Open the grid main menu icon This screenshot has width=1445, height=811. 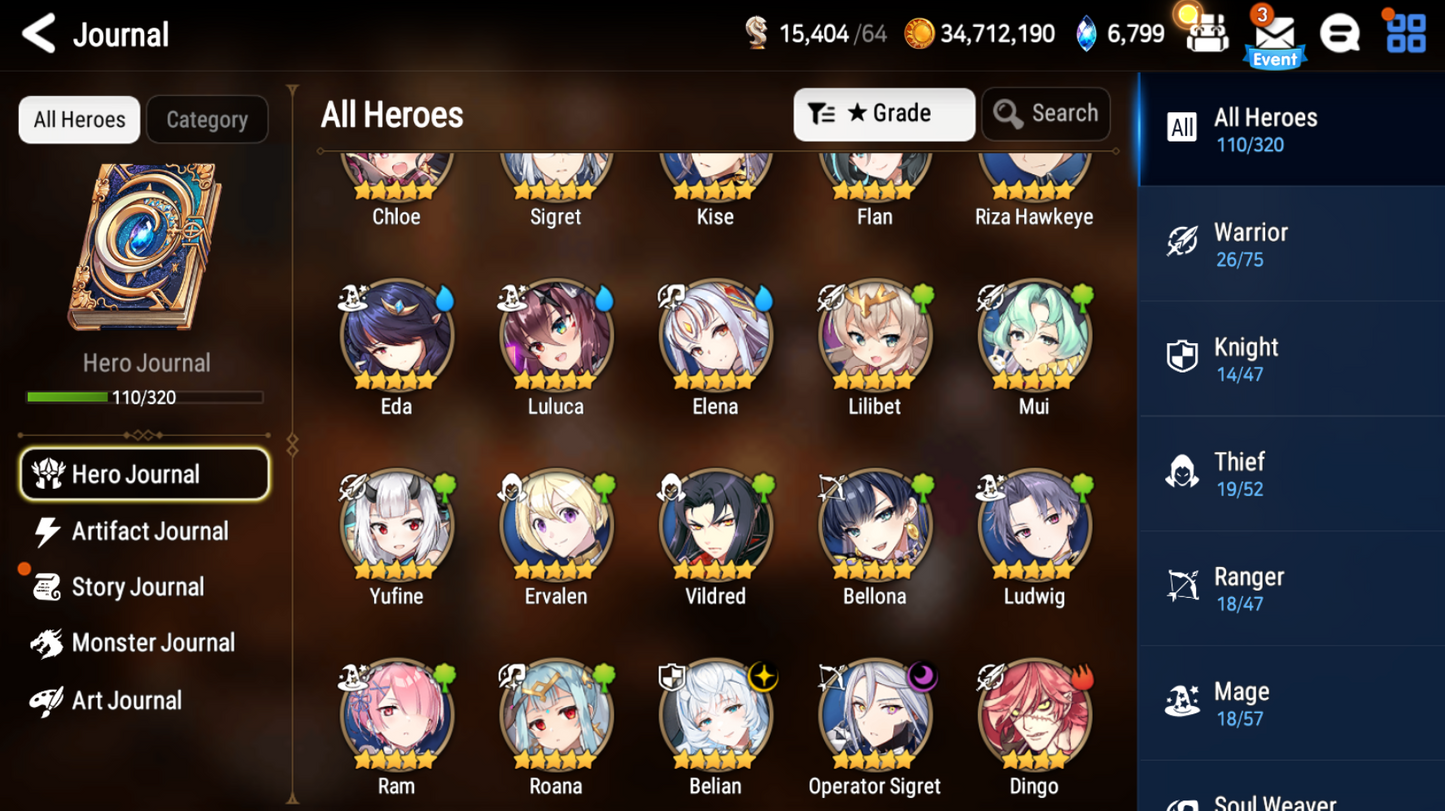coord(1405,34)
